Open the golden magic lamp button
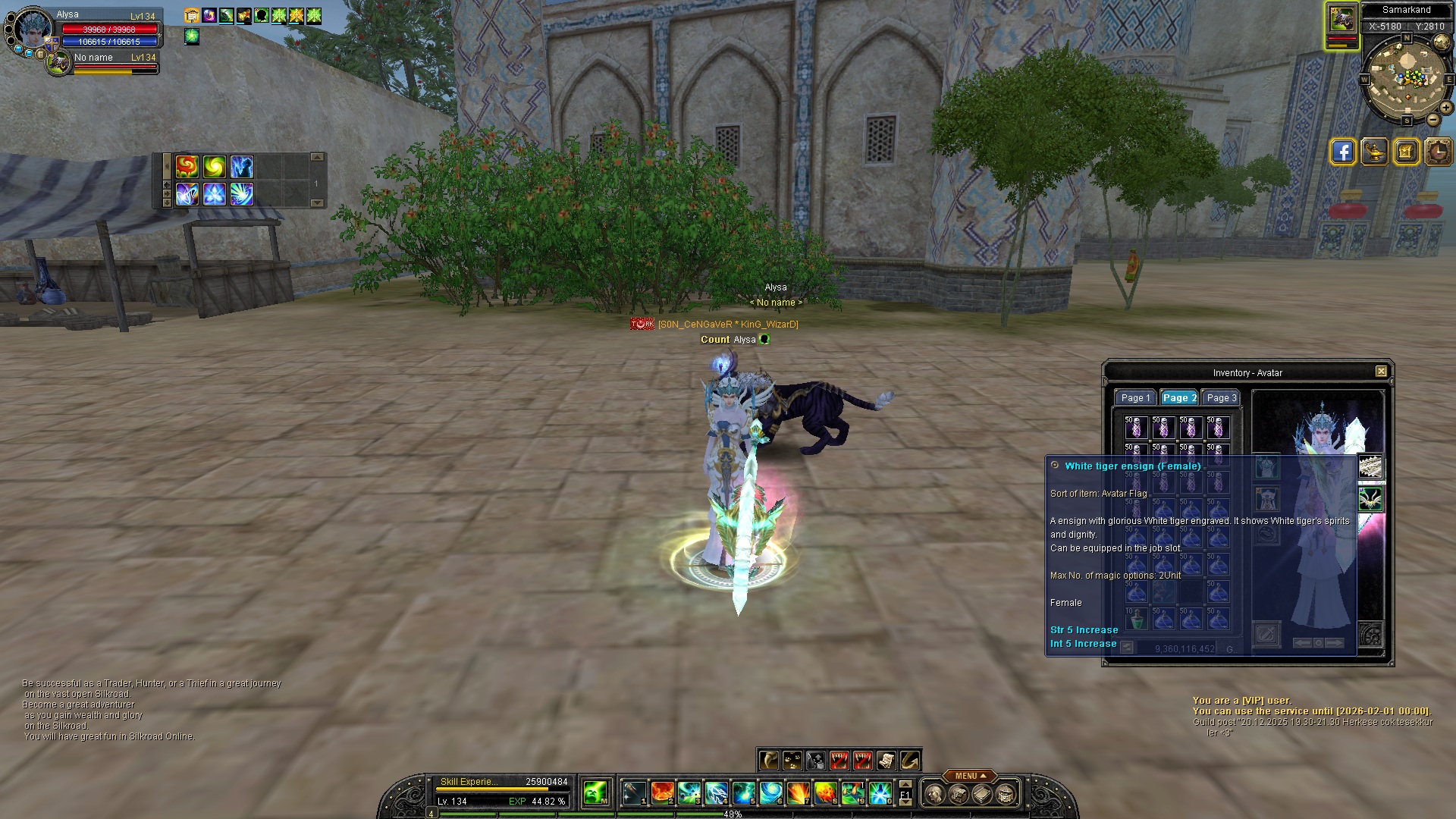 click(1374, 152)
